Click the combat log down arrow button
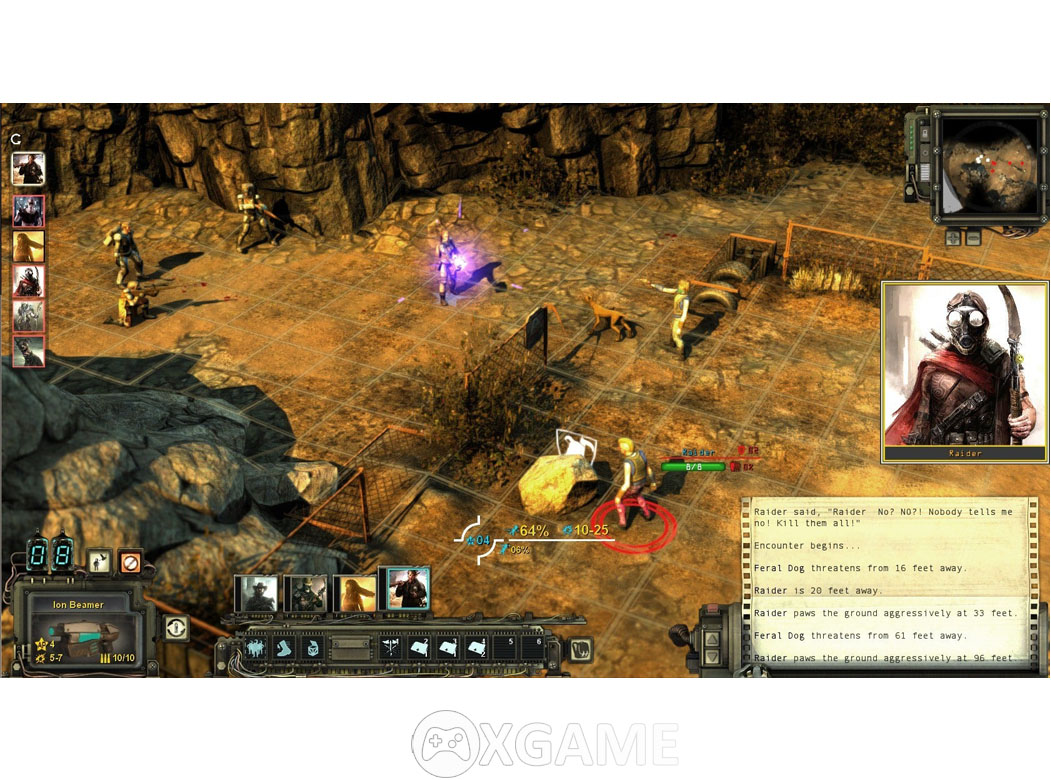The height and width of the screenshot is (780, 1051). coord(714,655)
